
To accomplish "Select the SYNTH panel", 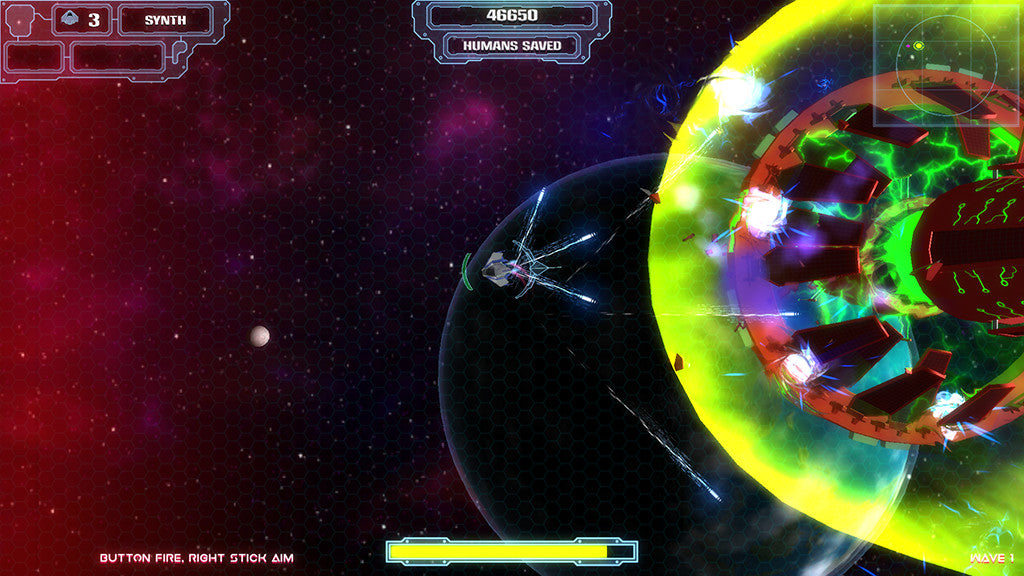I will click(166, 20).
